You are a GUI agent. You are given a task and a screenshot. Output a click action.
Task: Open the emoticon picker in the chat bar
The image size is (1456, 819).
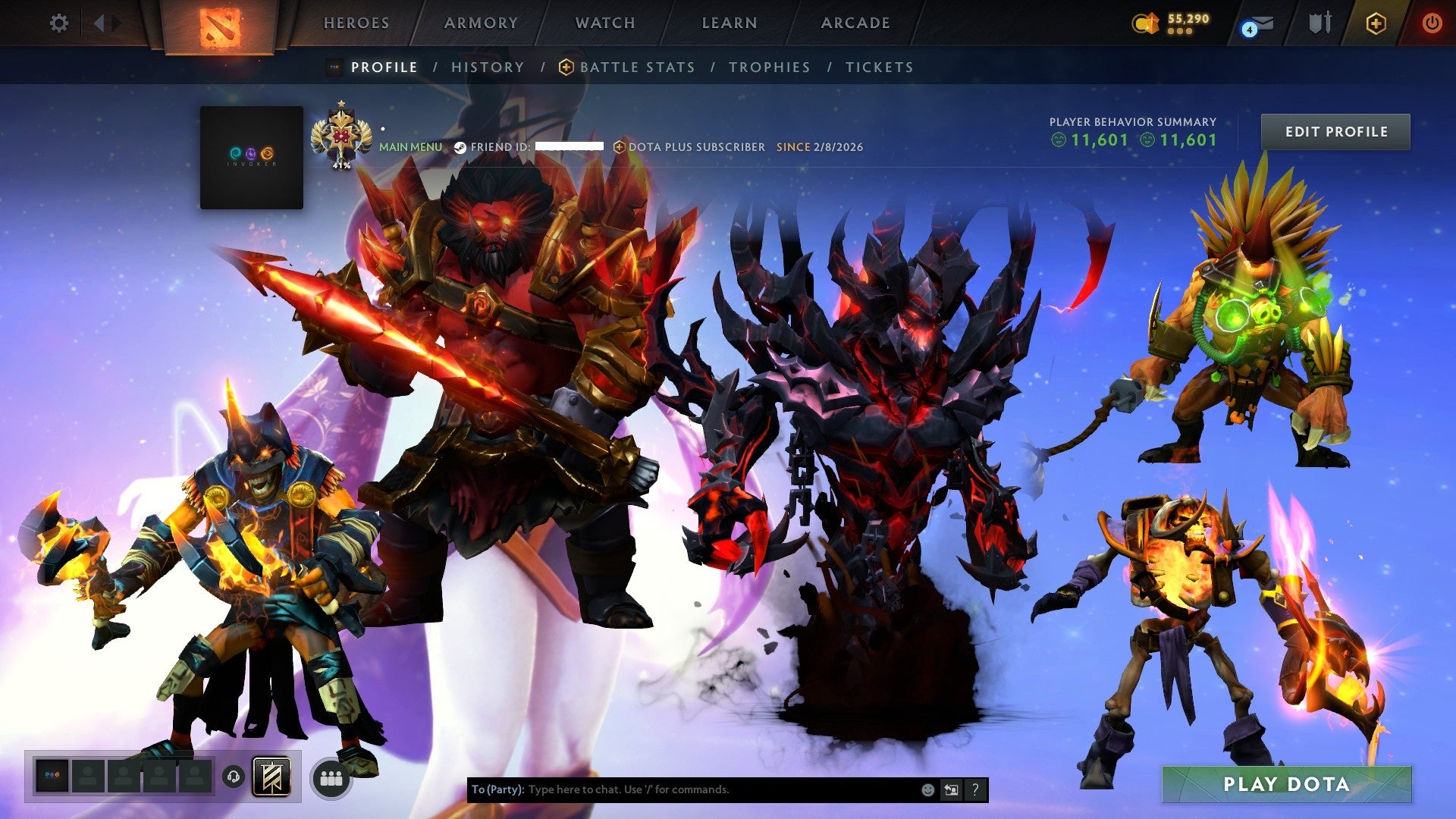click(x=927, y=789)
